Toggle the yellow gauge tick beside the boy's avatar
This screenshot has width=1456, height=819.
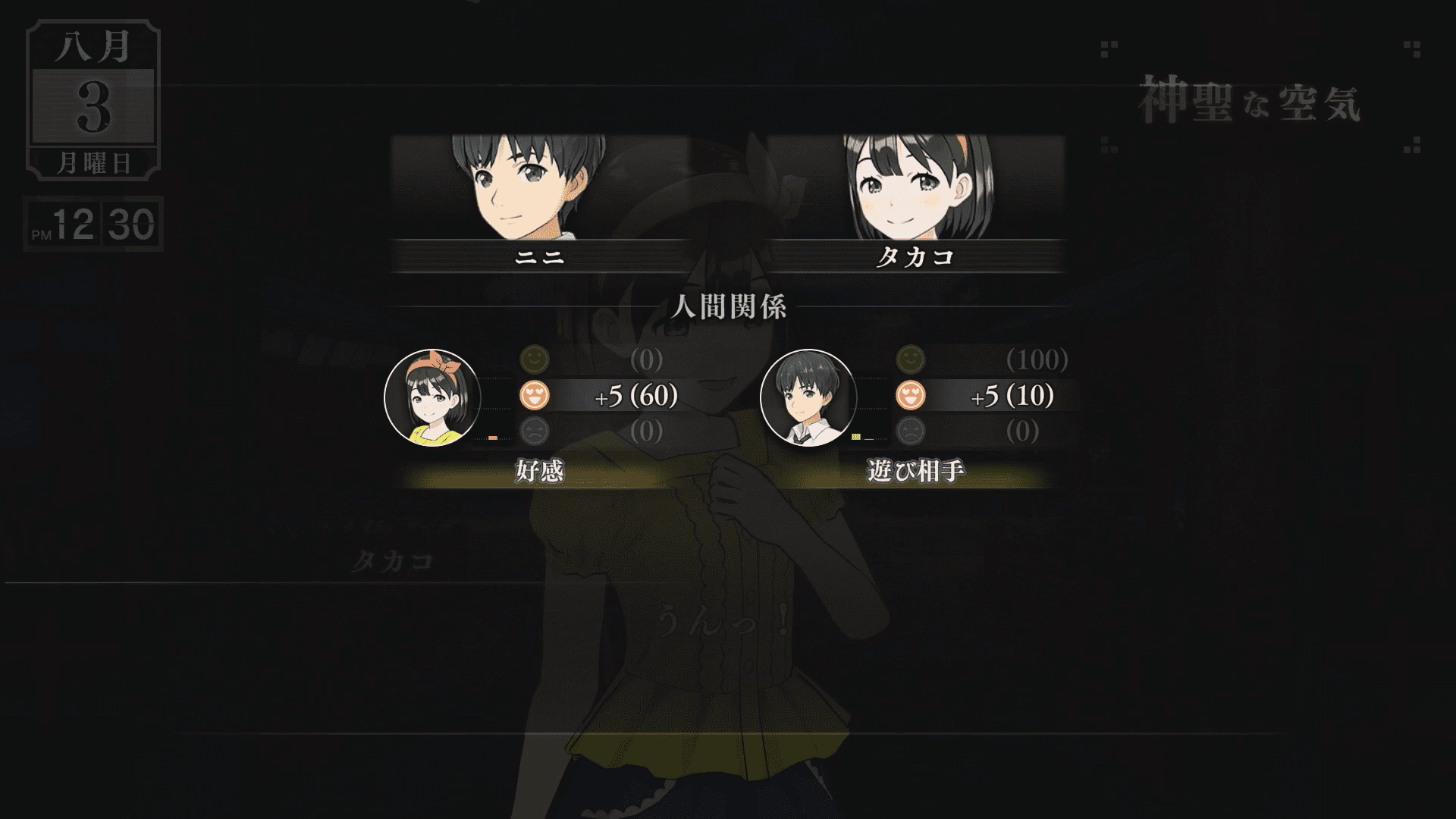point(857,438)
